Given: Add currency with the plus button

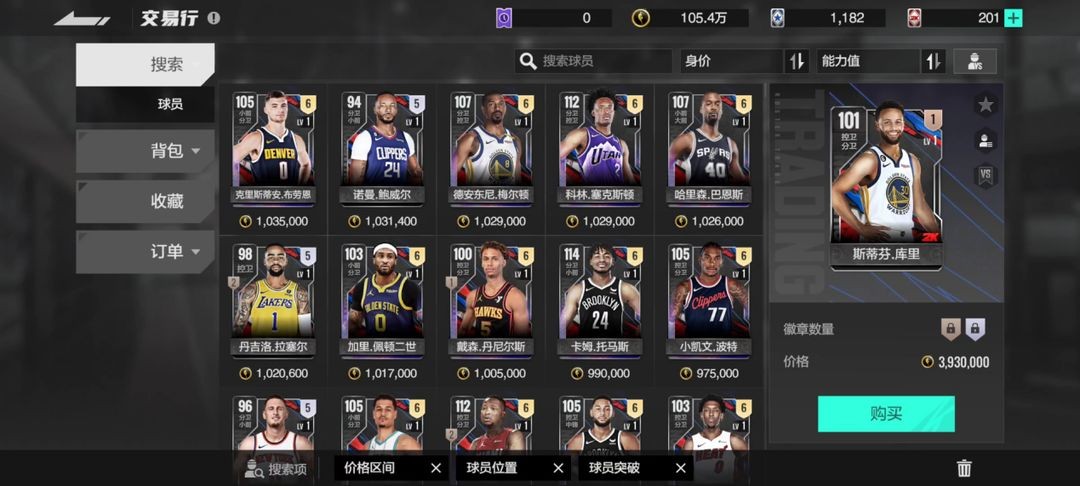Looking at the screenshot, I should (x=1013, y=18).
